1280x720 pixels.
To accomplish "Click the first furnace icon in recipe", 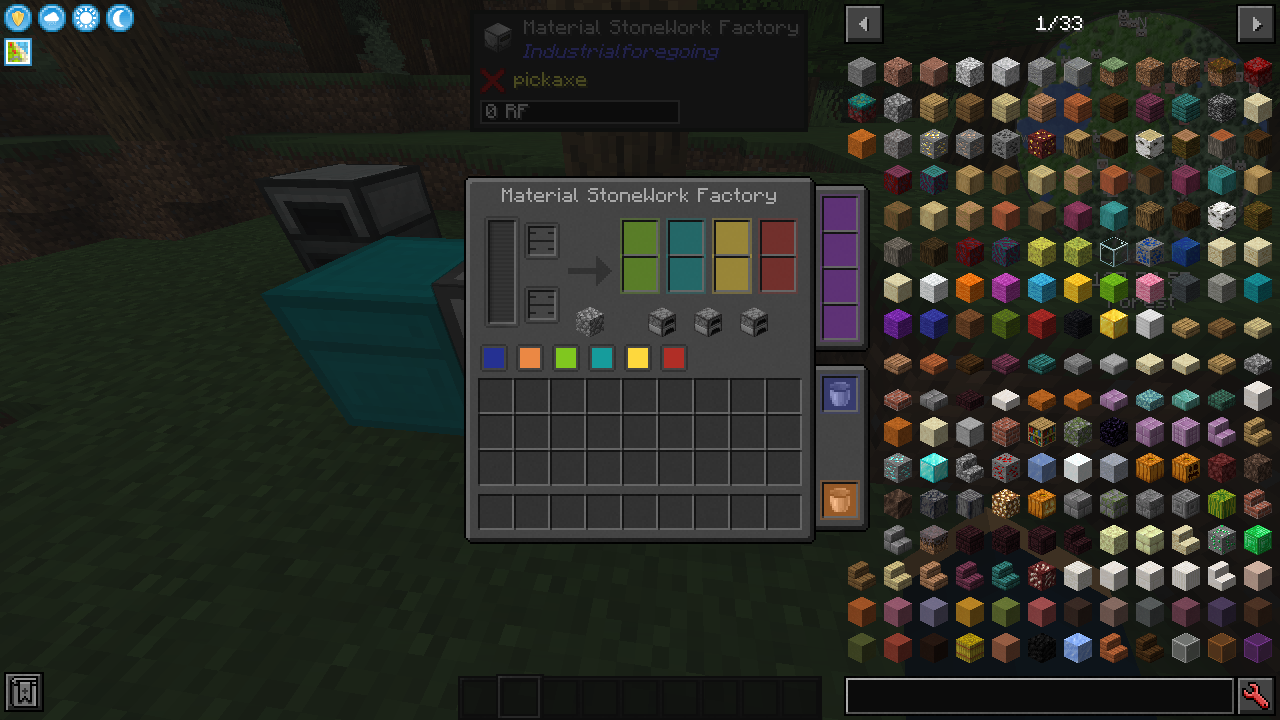I will [x=661, y=320].
